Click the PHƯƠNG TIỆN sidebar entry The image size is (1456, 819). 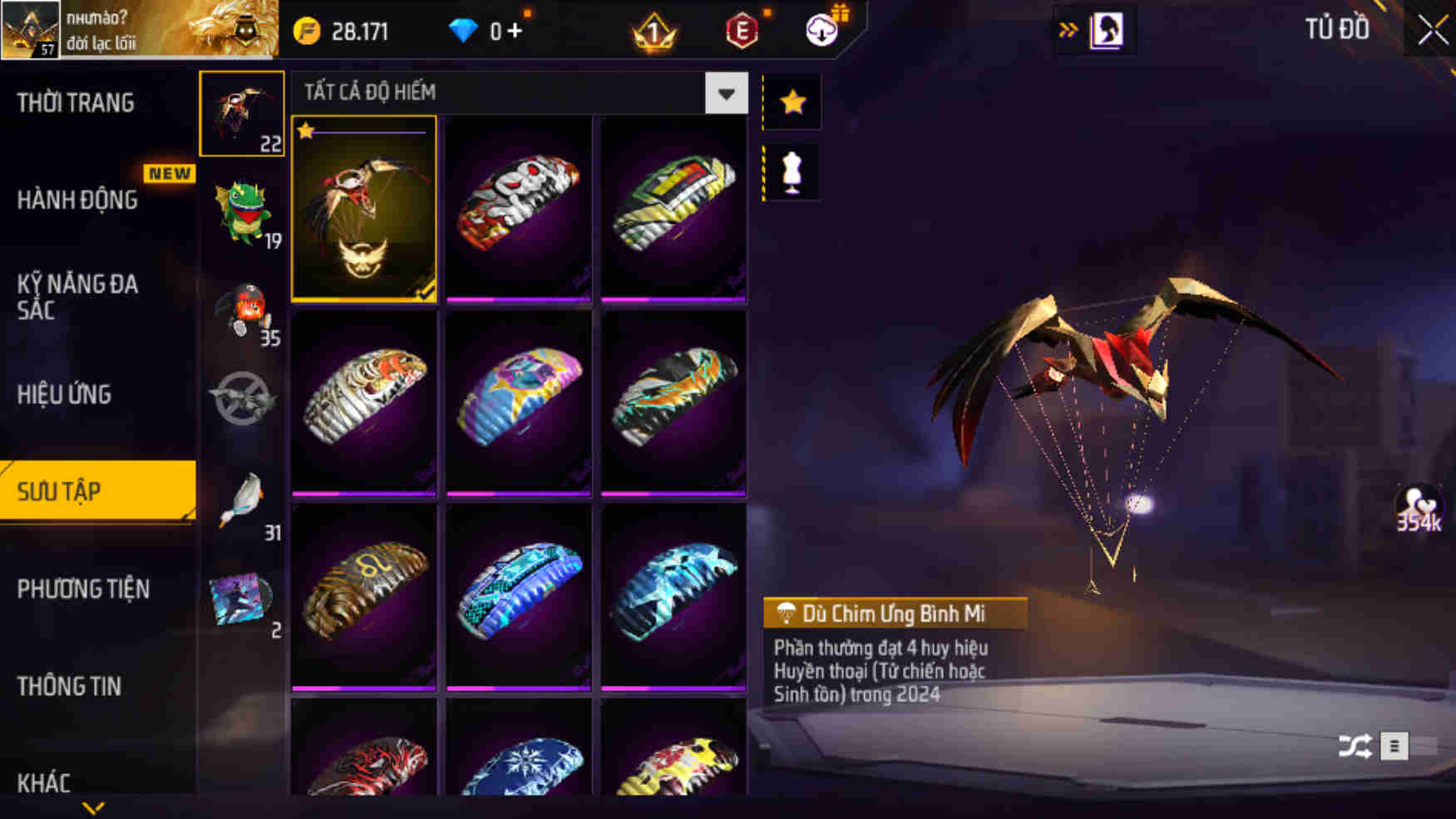pyautogui.click(x=83, y=589)
